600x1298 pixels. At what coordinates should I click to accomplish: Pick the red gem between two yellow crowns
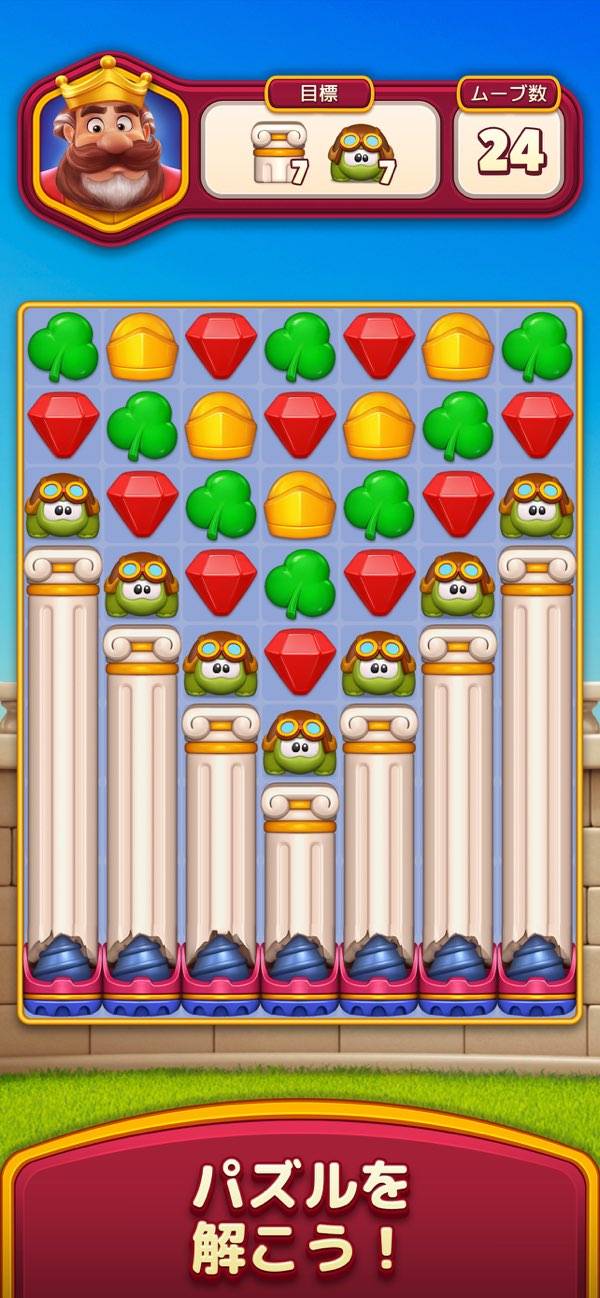click(x=300, y=426)
